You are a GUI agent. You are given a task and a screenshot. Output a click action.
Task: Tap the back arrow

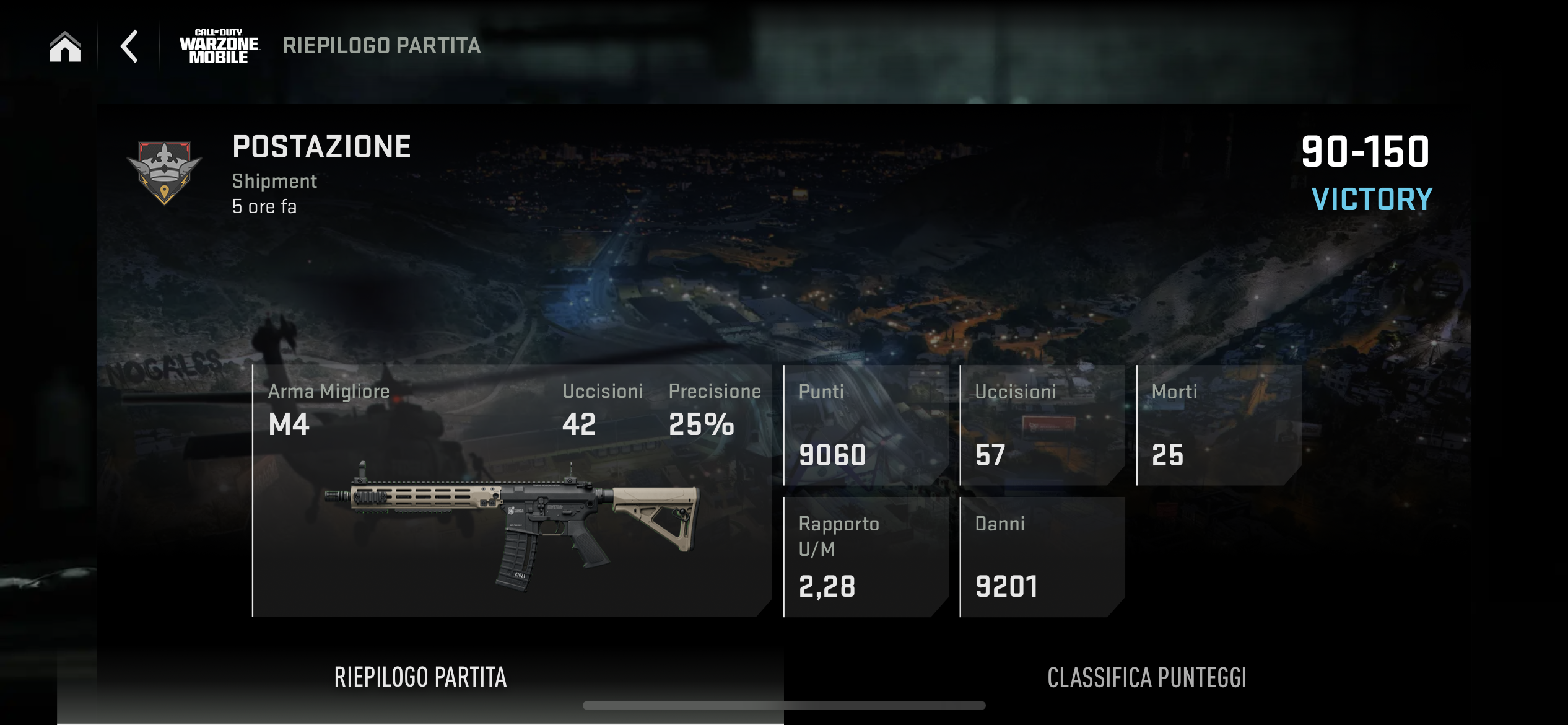coord(129,46)
